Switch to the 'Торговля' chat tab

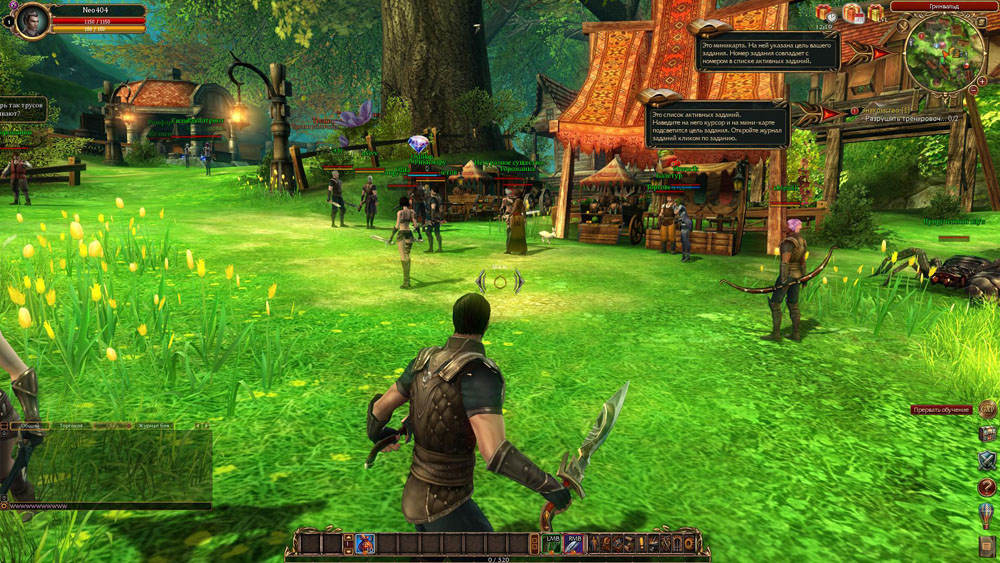(72, 426)
